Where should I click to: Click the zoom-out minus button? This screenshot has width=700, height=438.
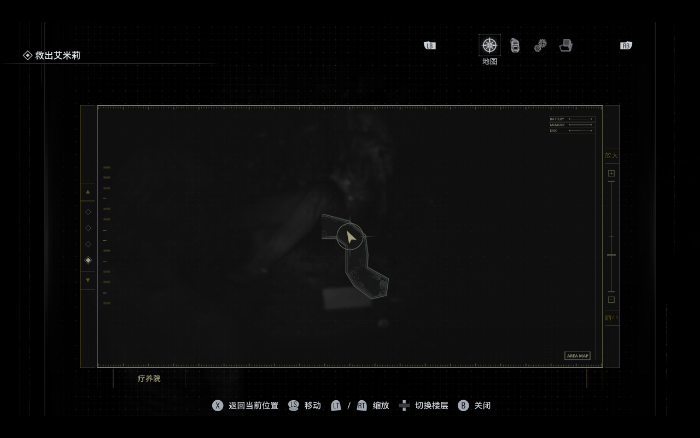pyautogui.click(x=611, y=299)
